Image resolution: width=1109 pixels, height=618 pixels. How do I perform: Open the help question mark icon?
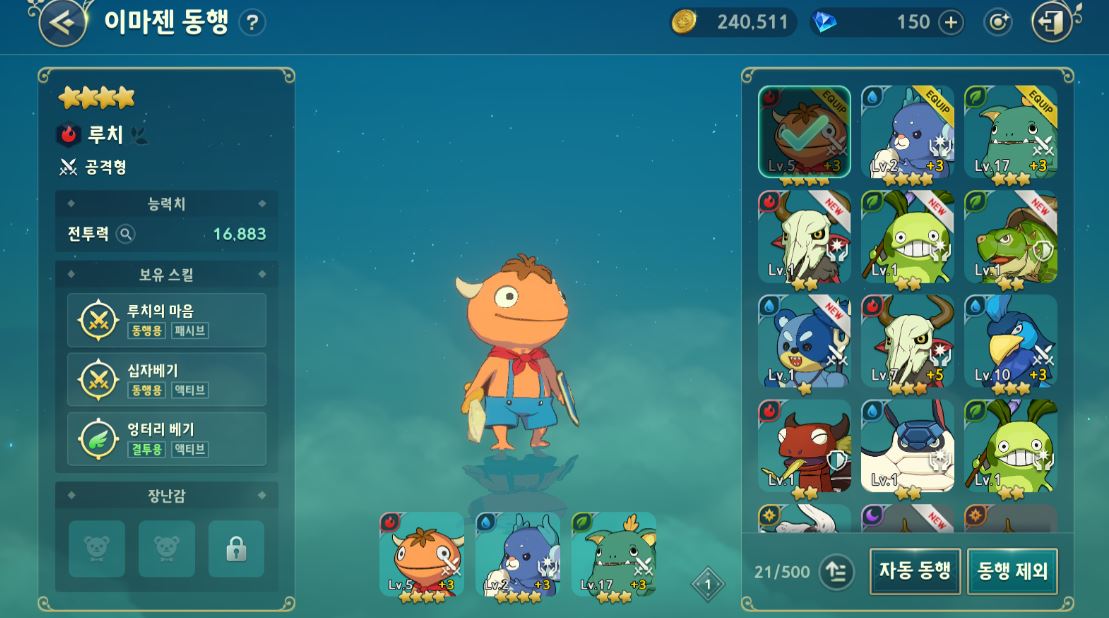coord(253,23)
